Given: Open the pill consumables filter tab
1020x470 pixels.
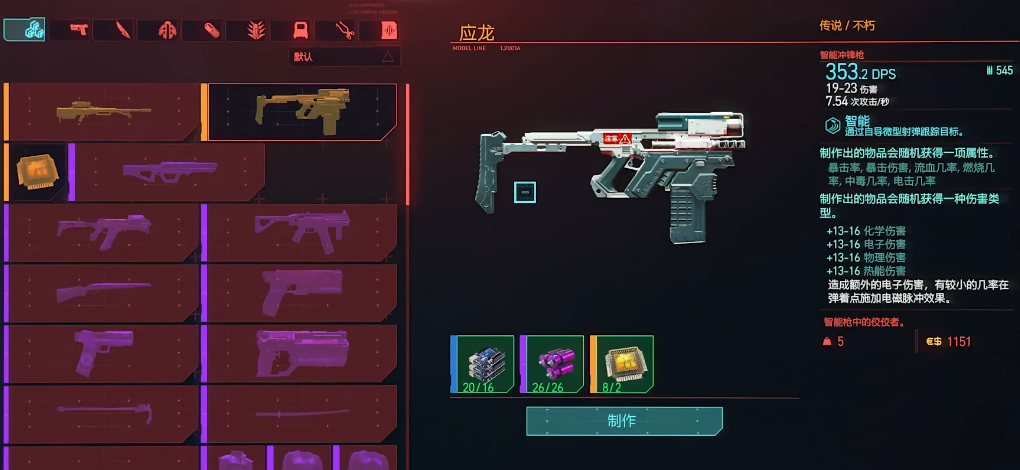Looking at the screenshot, I should [x=211, y=30].
